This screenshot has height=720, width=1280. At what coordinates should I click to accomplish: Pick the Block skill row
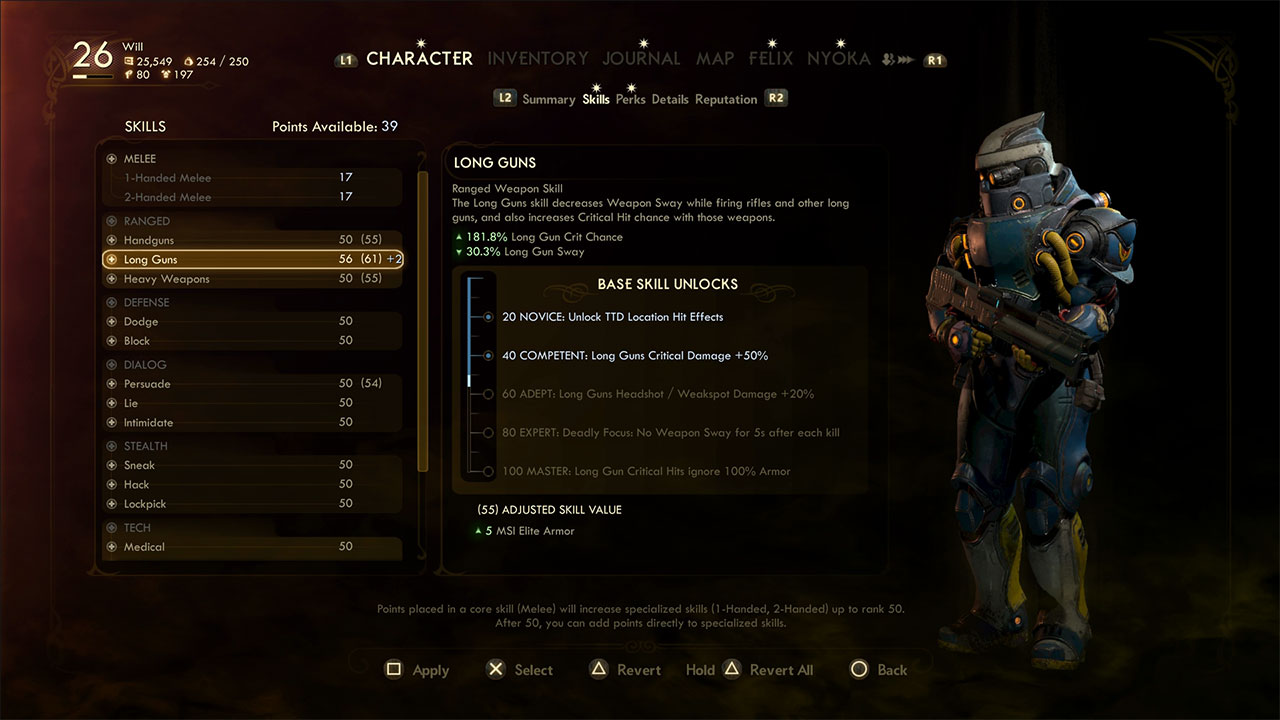(x=252, y=341)
